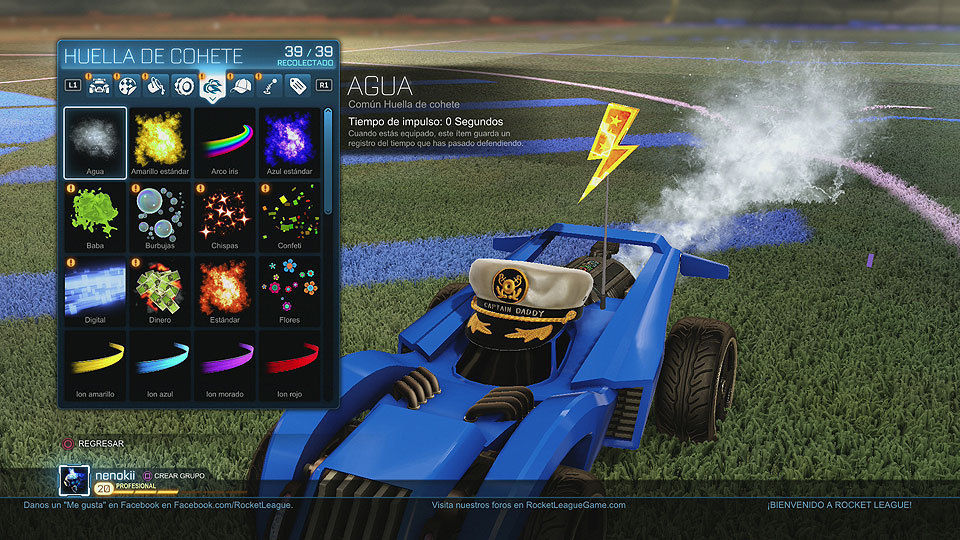Open the decals tab

coord(128,86)
